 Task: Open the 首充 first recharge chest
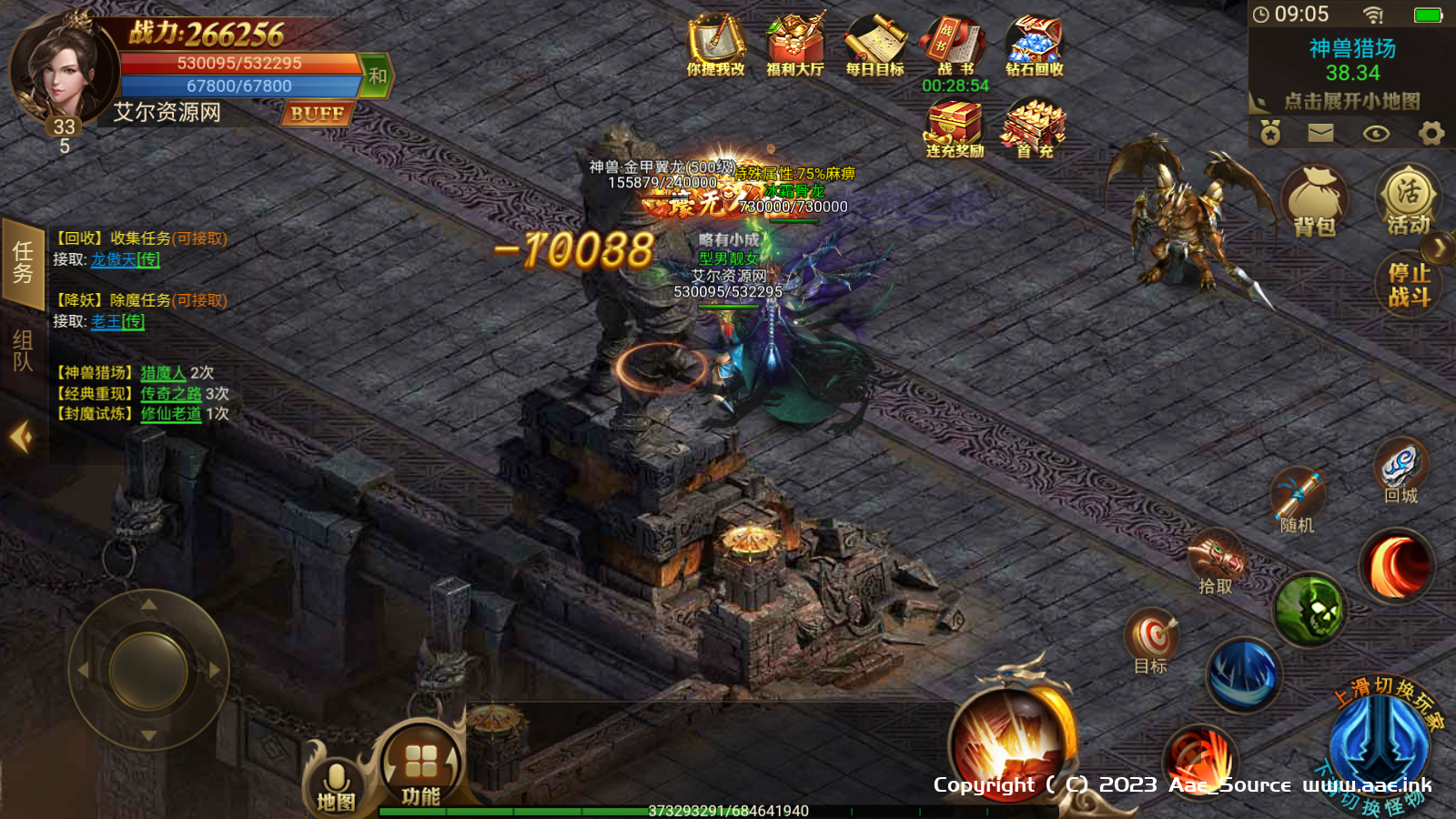click(x=1034, y=129)
